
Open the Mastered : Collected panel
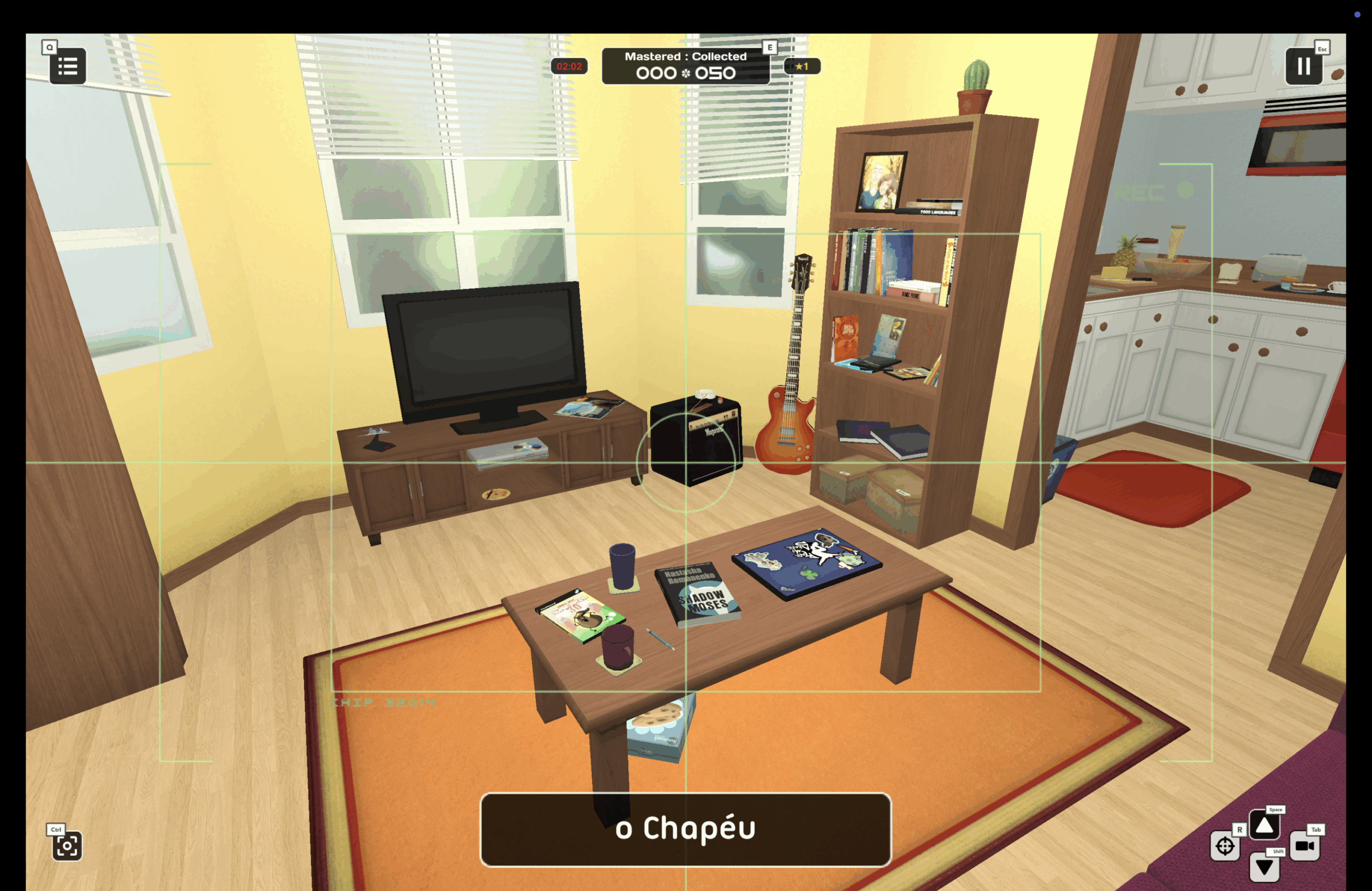pos(685,66)
